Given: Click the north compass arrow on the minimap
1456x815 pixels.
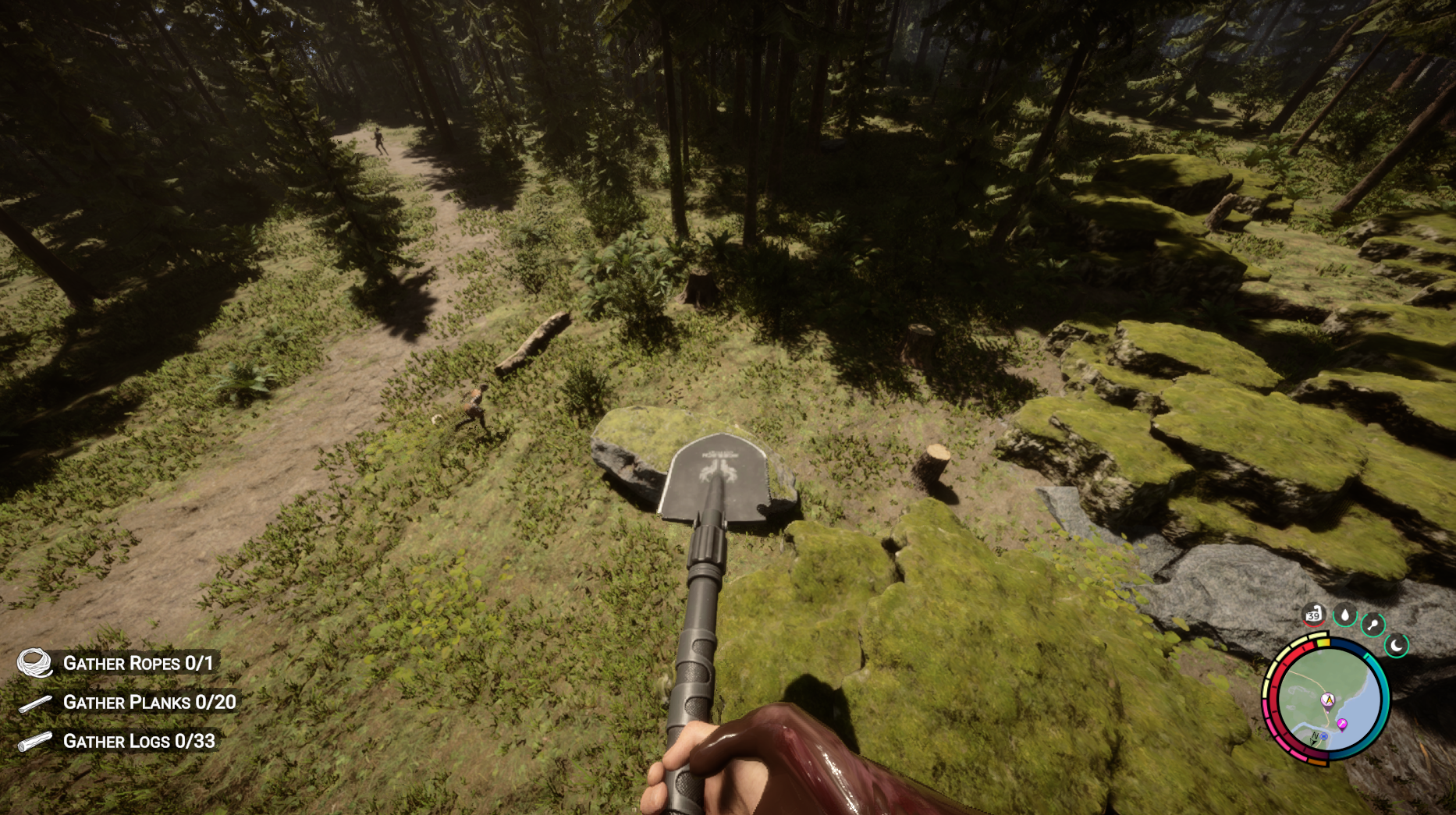Looking at the screenshot, I should [1315, 737].
